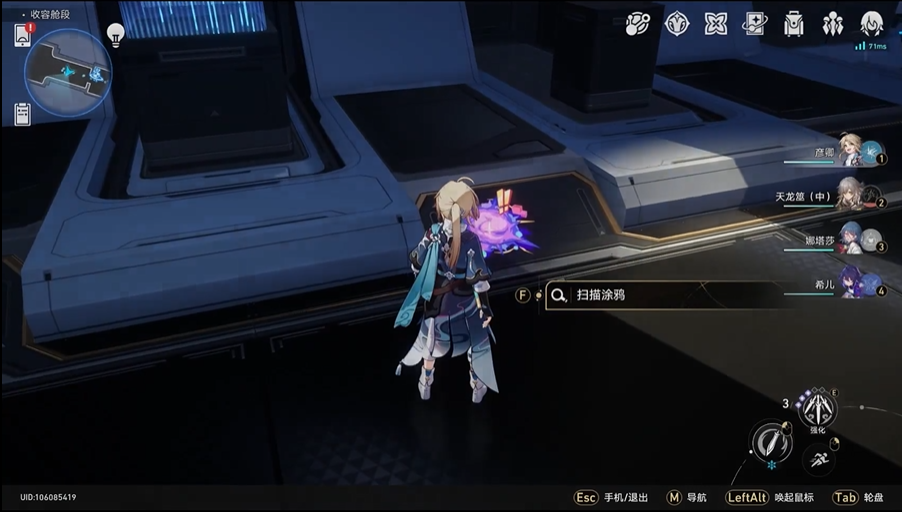Open the character portrait icon in top bar
This screenshot has height=512, width=902.
click(x=871, y=24)
